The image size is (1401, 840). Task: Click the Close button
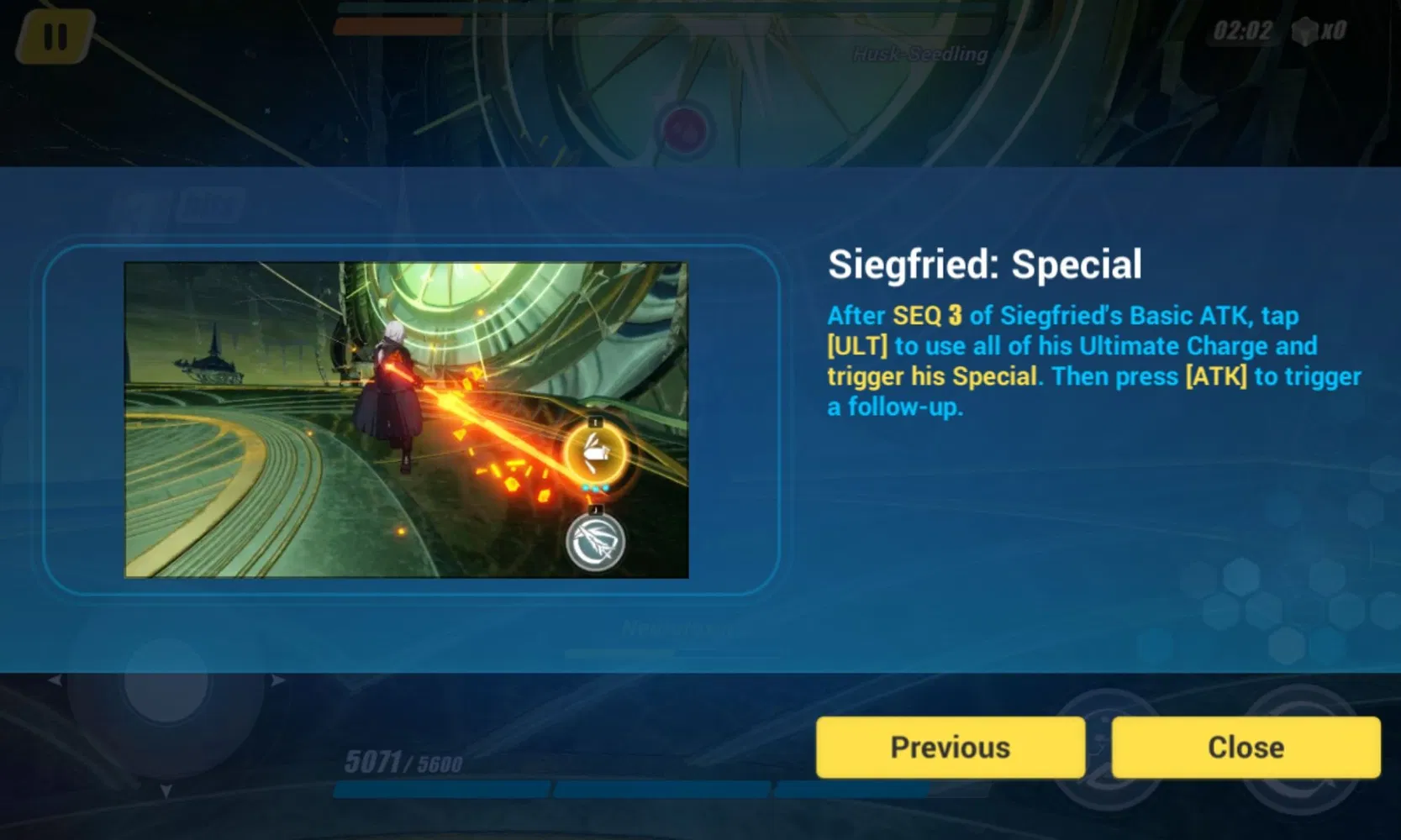(x=1245, y=746)
